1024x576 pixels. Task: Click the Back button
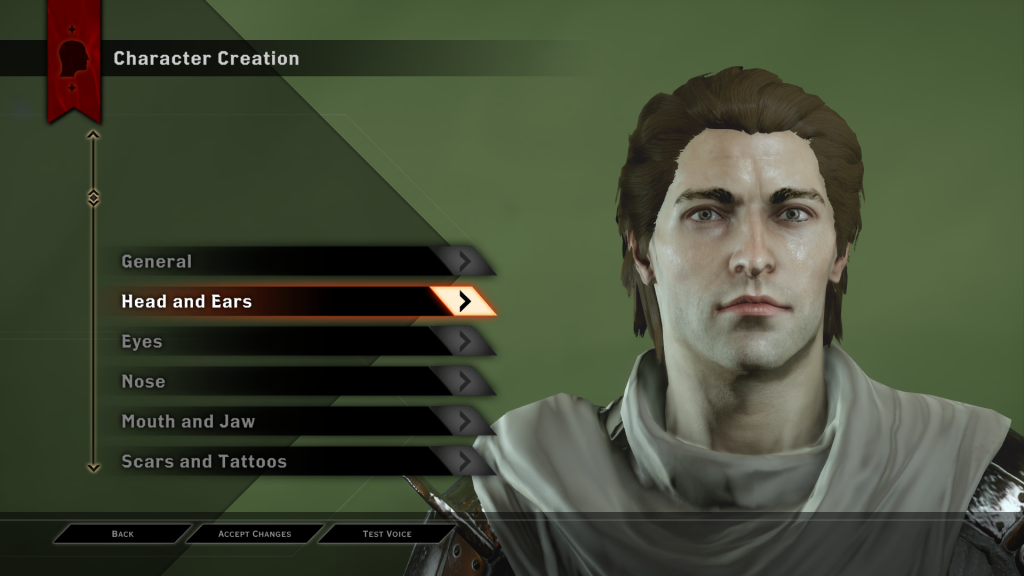[122, 534]
